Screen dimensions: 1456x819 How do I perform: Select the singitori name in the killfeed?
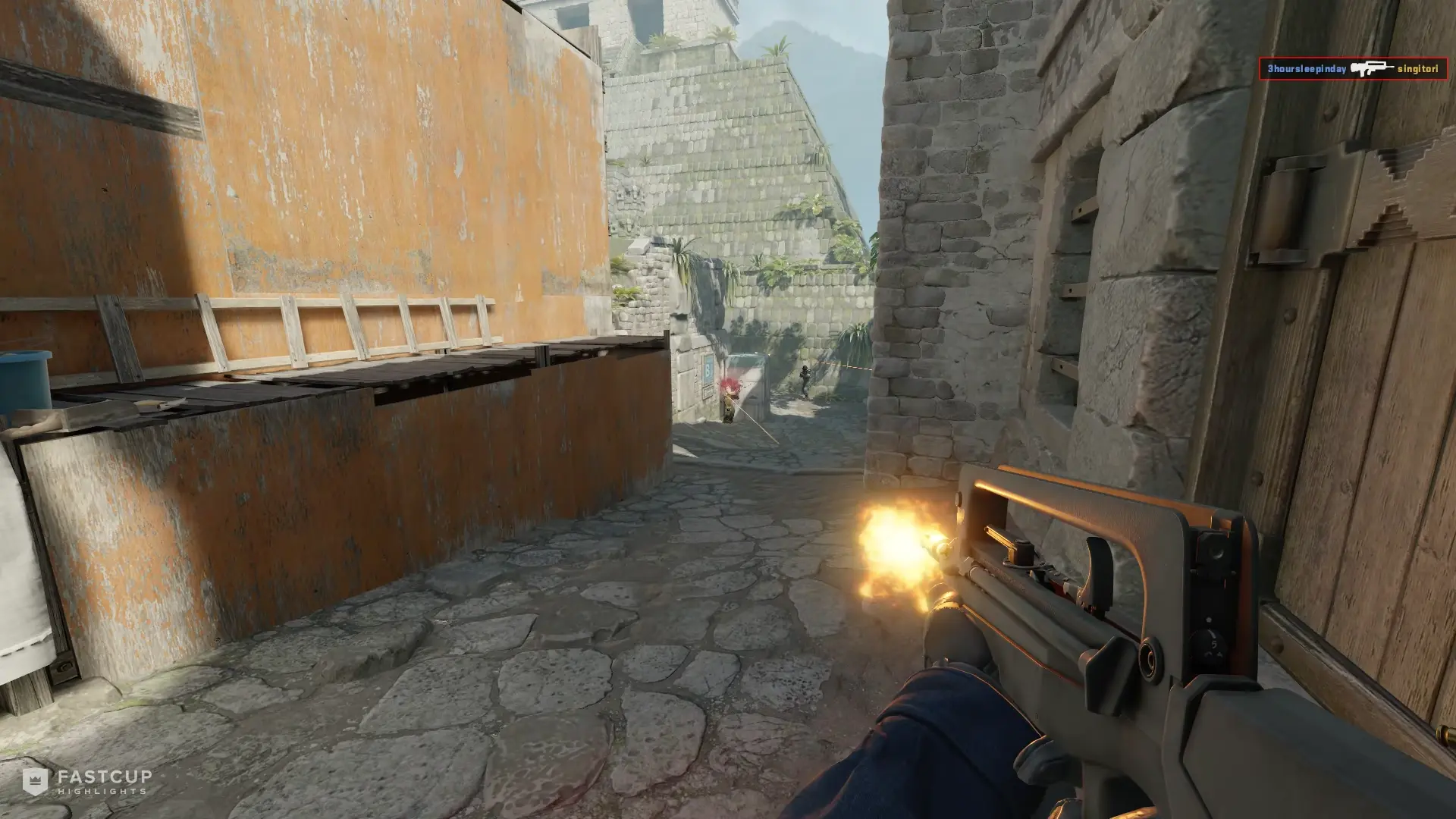pyautogui.click(x=1417, y=69)
